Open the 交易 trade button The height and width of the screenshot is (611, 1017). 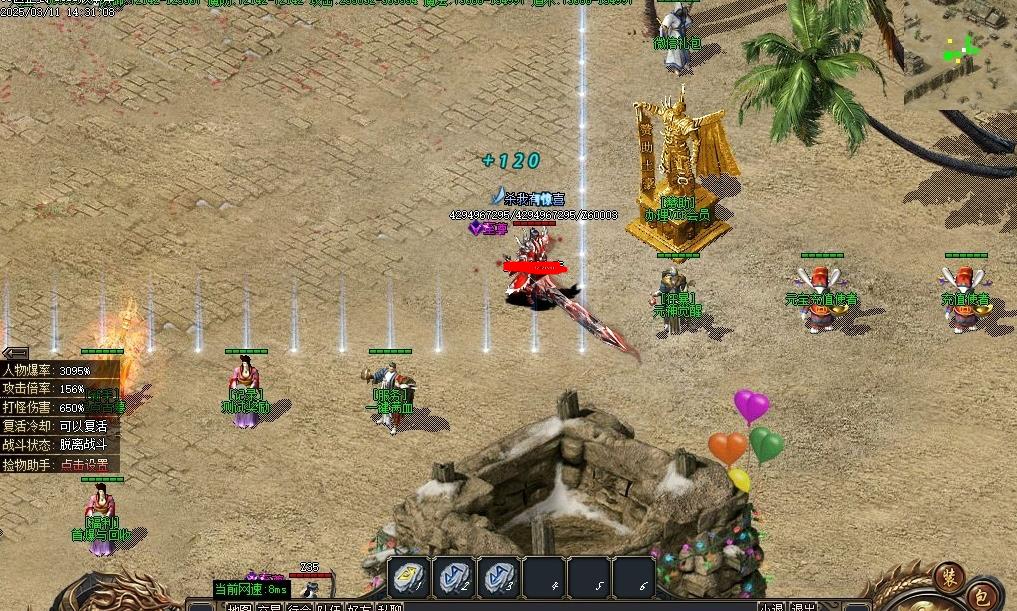point(269,606)
